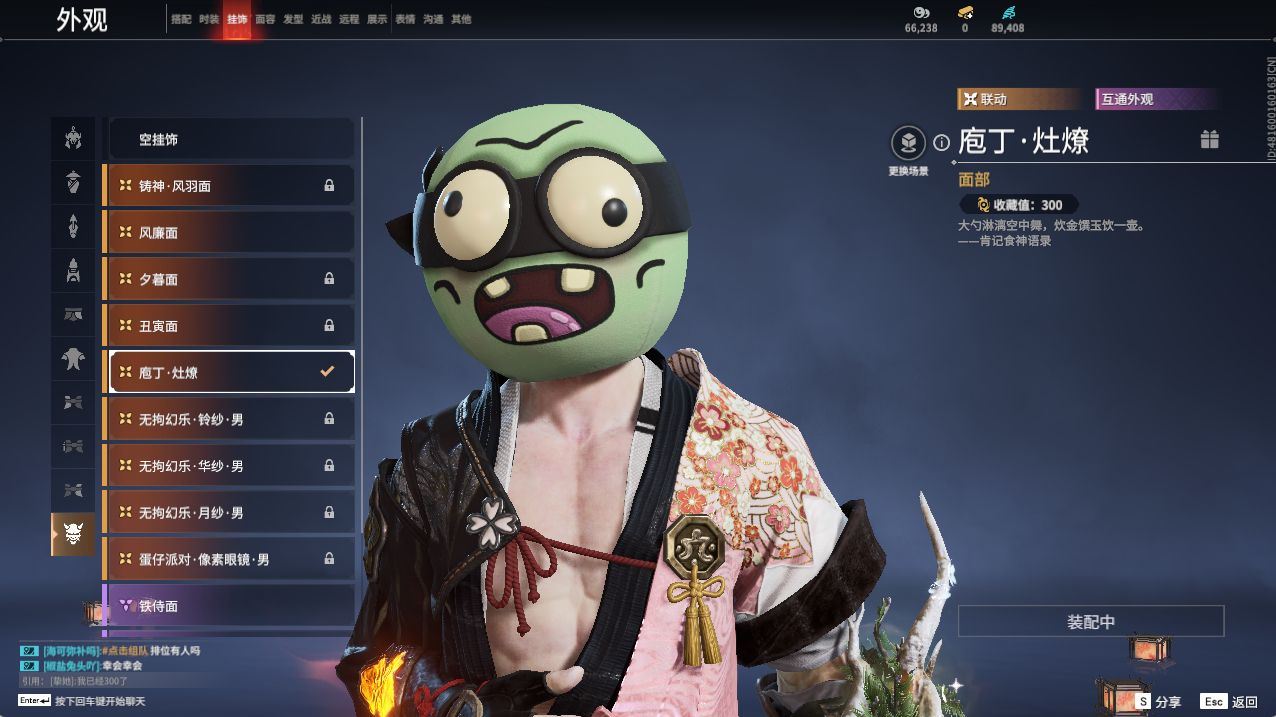The image size is (1276, 717).
Task: Open the 更换场景 scene change button
Action: 908,144
